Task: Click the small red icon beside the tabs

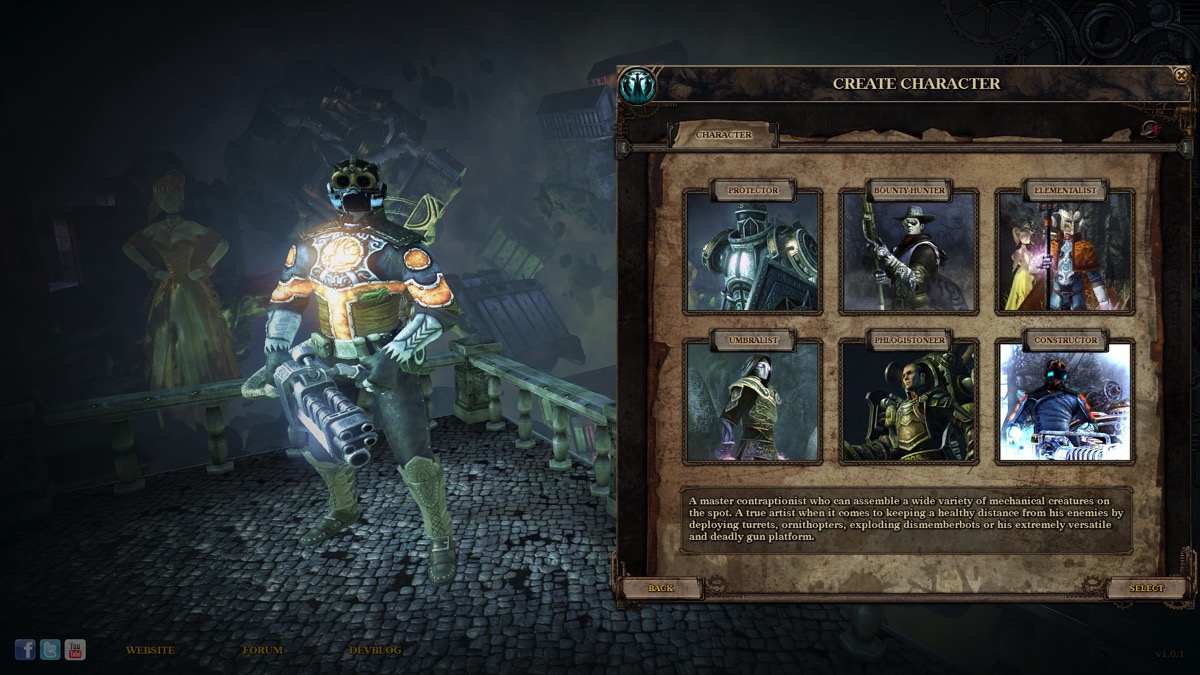Action: coord(1150,129)
